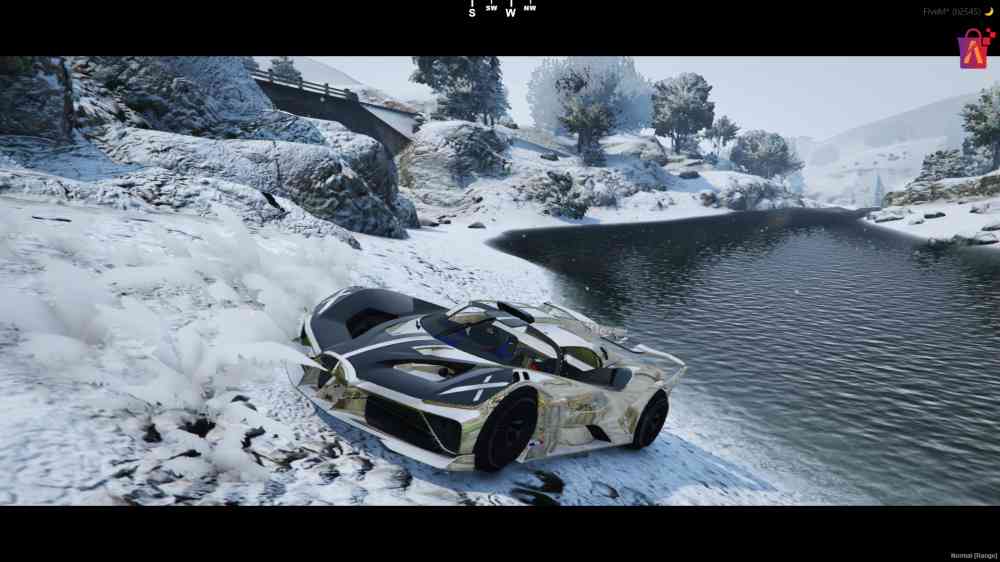Open the purple shopping bag store icon
The width and height of the screenshot is (1000, 562).
click(x=973, y=49)
